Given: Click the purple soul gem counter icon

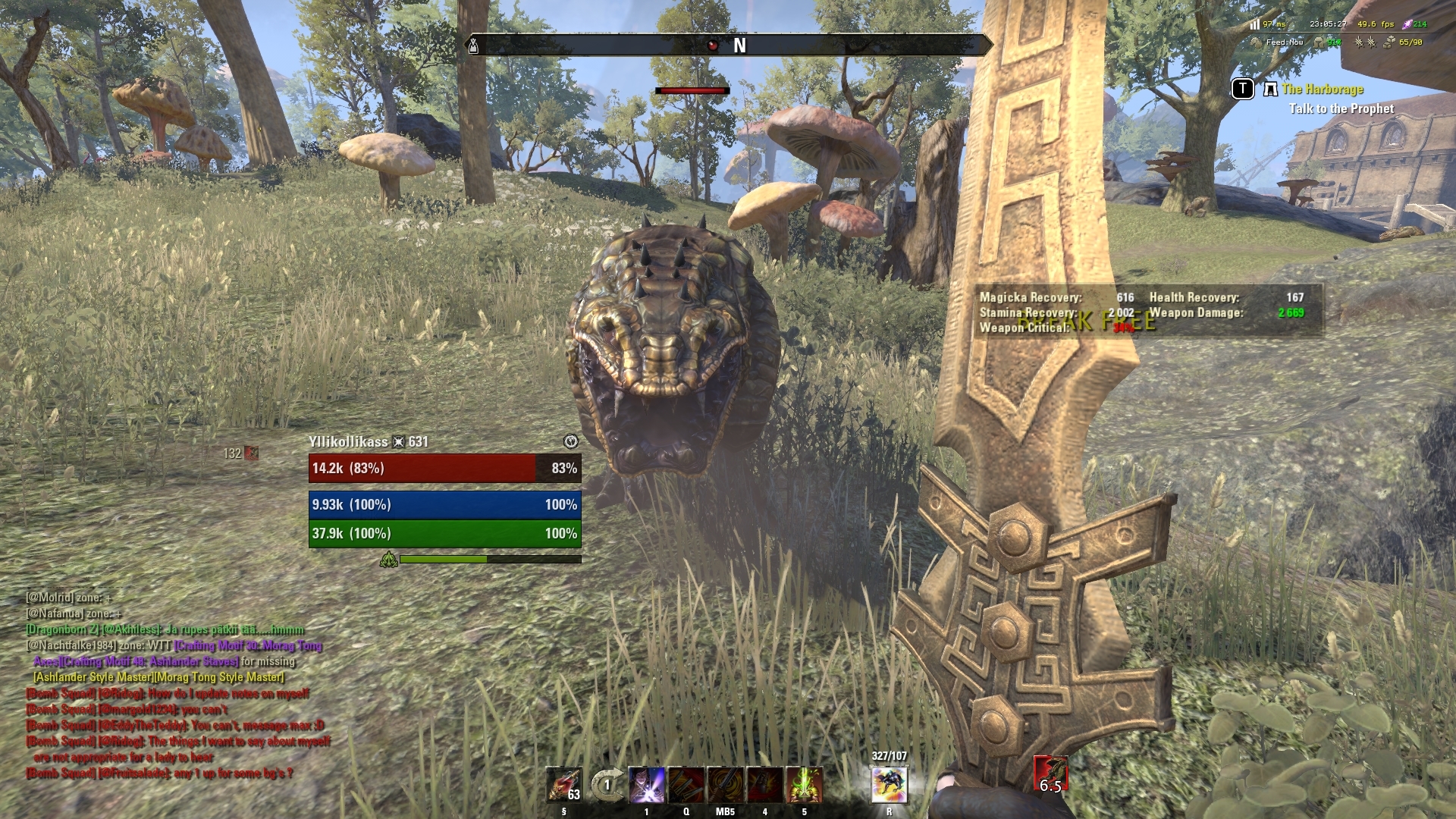Looking at the screenshot, I should click(1408, 25).
